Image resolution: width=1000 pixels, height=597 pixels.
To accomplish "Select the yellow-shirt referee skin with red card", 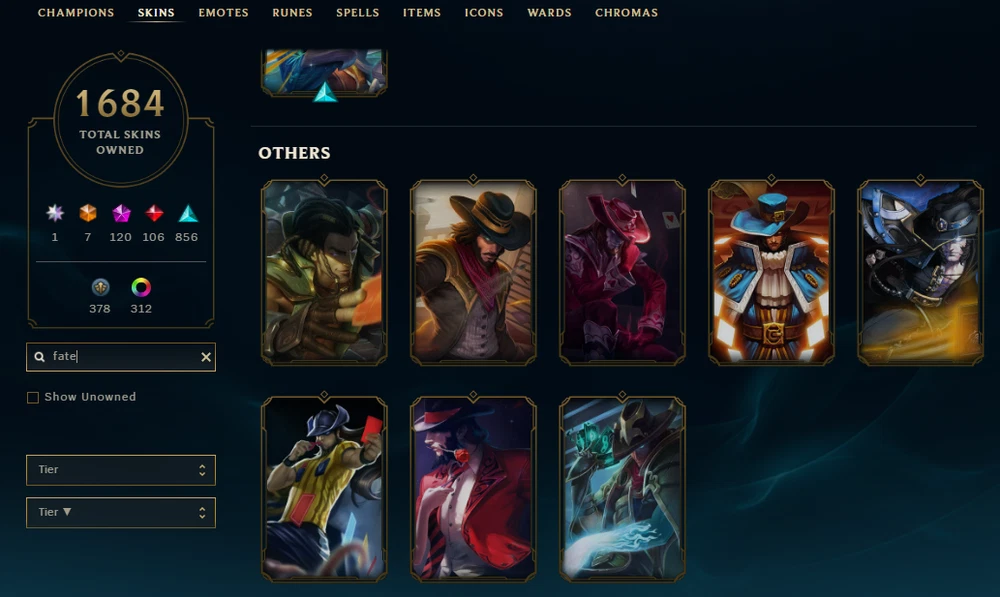I will coord(324,489).
